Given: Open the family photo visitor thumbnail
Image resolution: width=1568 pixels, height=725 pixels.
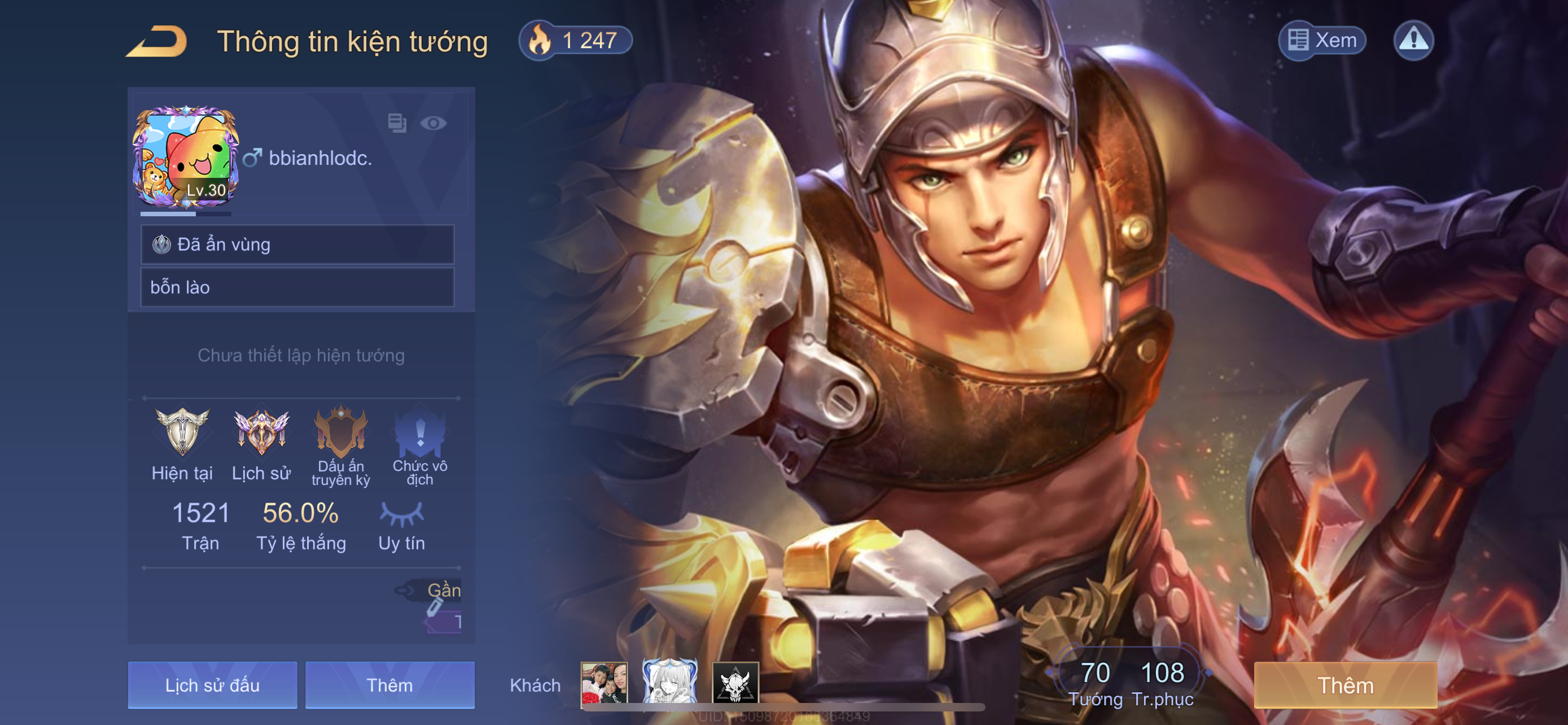Looking at the screenshot, I should 603,683.
